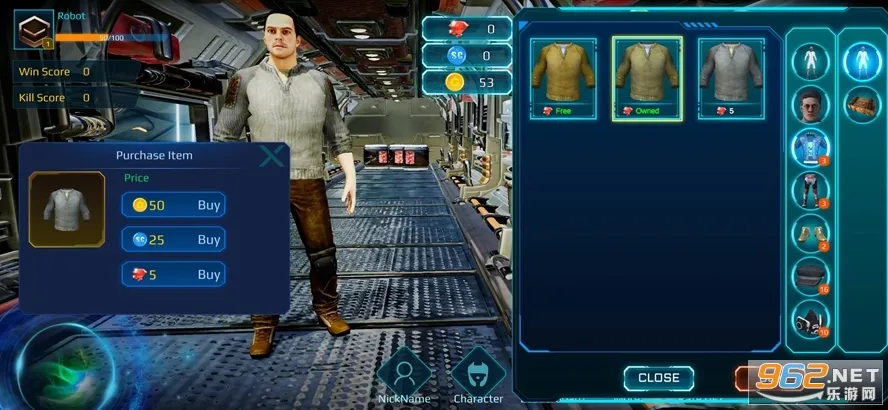Buy the shirt for 50 gold coins
Viewport: 888px width, 410px height.
[x=173, y=205]
